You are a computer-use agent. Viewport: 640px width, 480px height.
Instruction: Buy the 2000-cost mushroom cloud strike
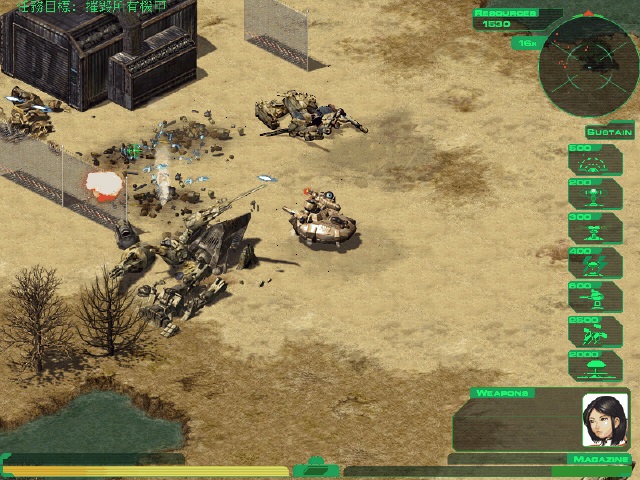595,366
